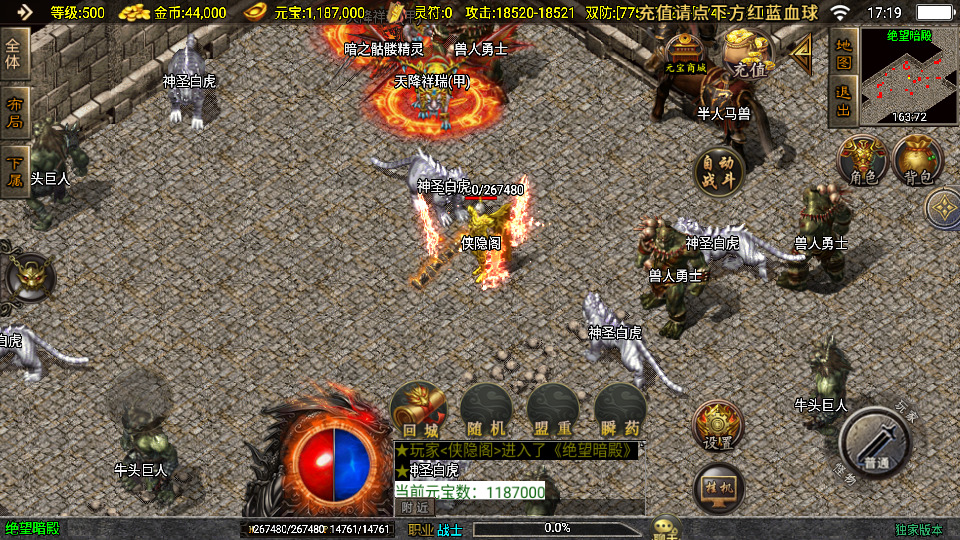The height and width of the screenshot is (540, 960).
Task: Switch to the 全体 tab
Action: click(x=15, y=55)
